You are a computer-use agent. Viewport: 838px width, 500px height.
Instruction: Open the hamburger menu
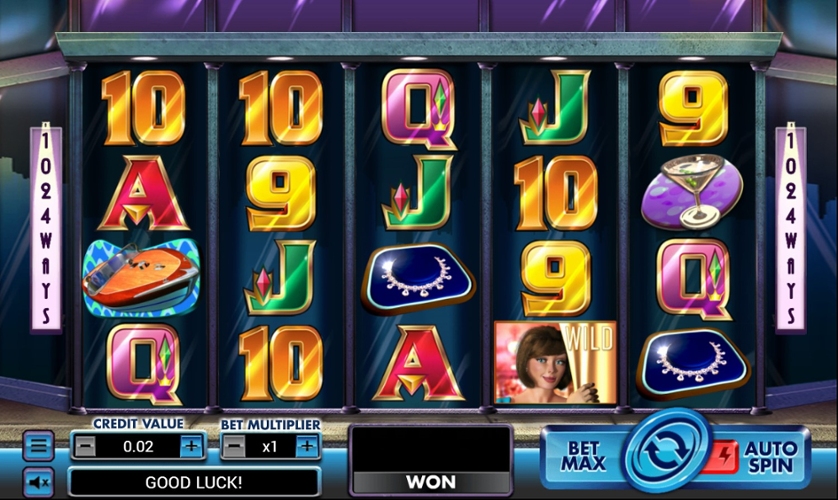[x=38, y=446]
